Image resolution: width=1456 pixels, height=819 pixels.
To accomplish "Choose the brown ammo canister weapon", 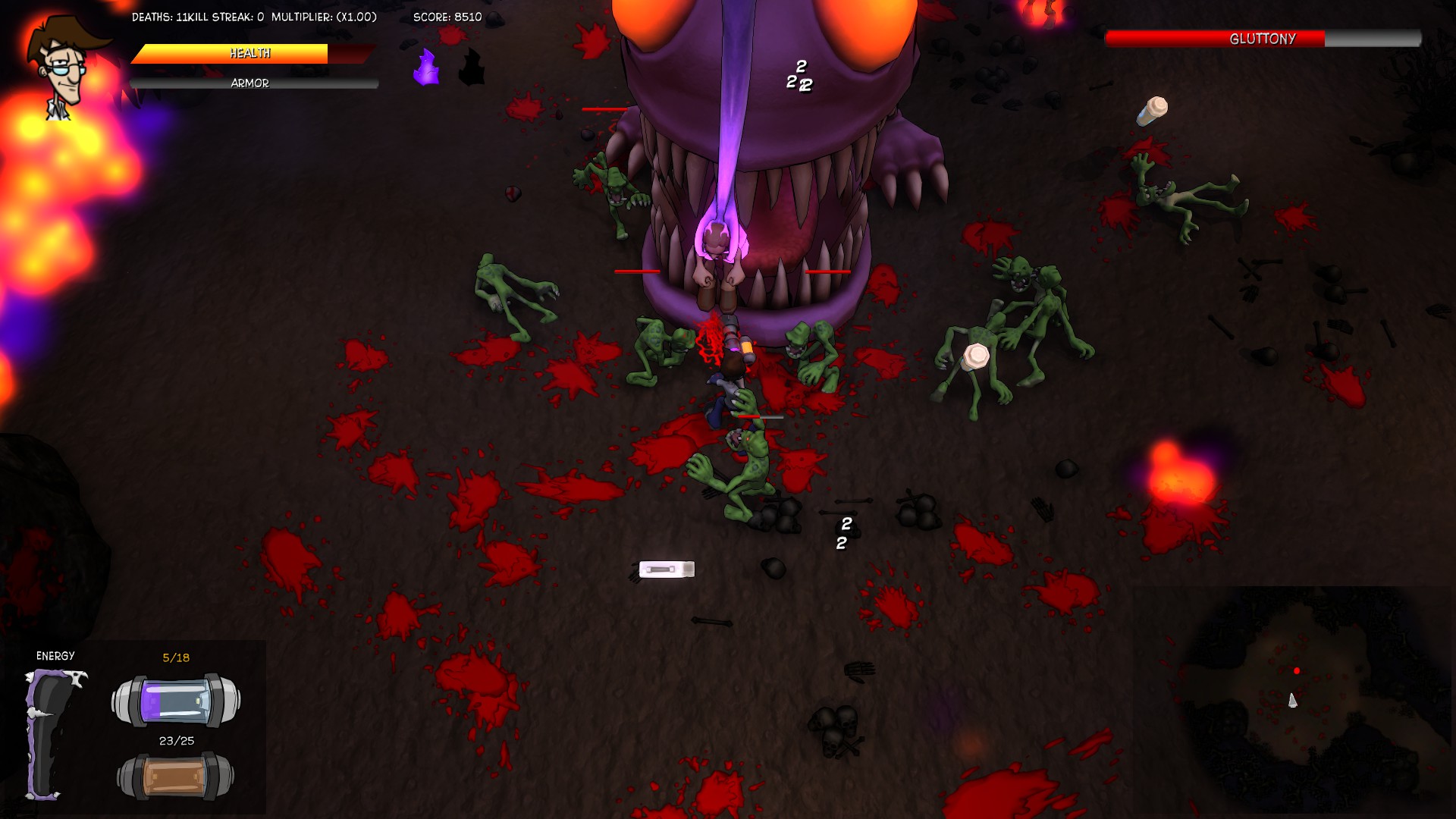I will point(176,777).
